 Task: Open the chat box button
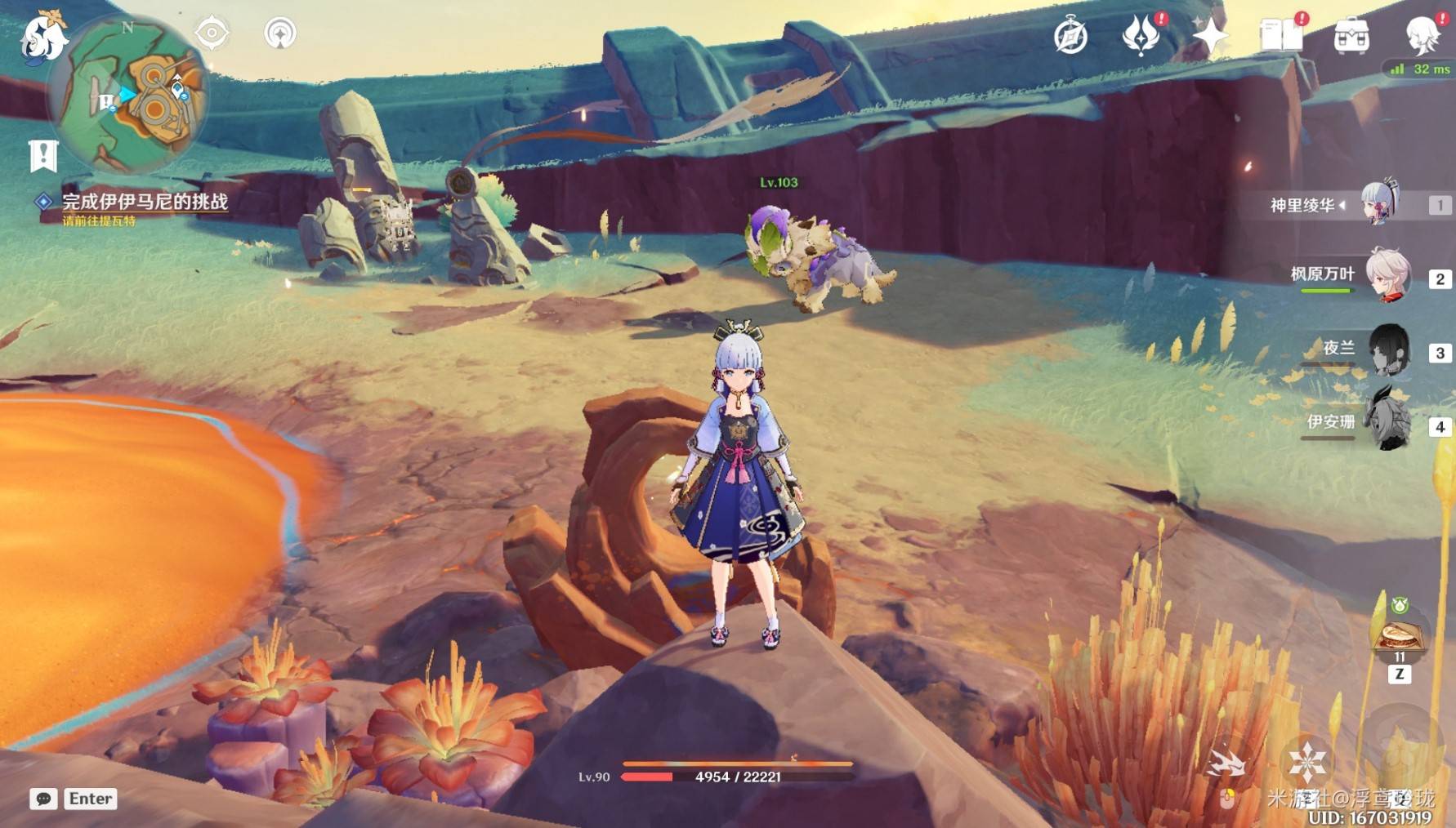(44, 799)
